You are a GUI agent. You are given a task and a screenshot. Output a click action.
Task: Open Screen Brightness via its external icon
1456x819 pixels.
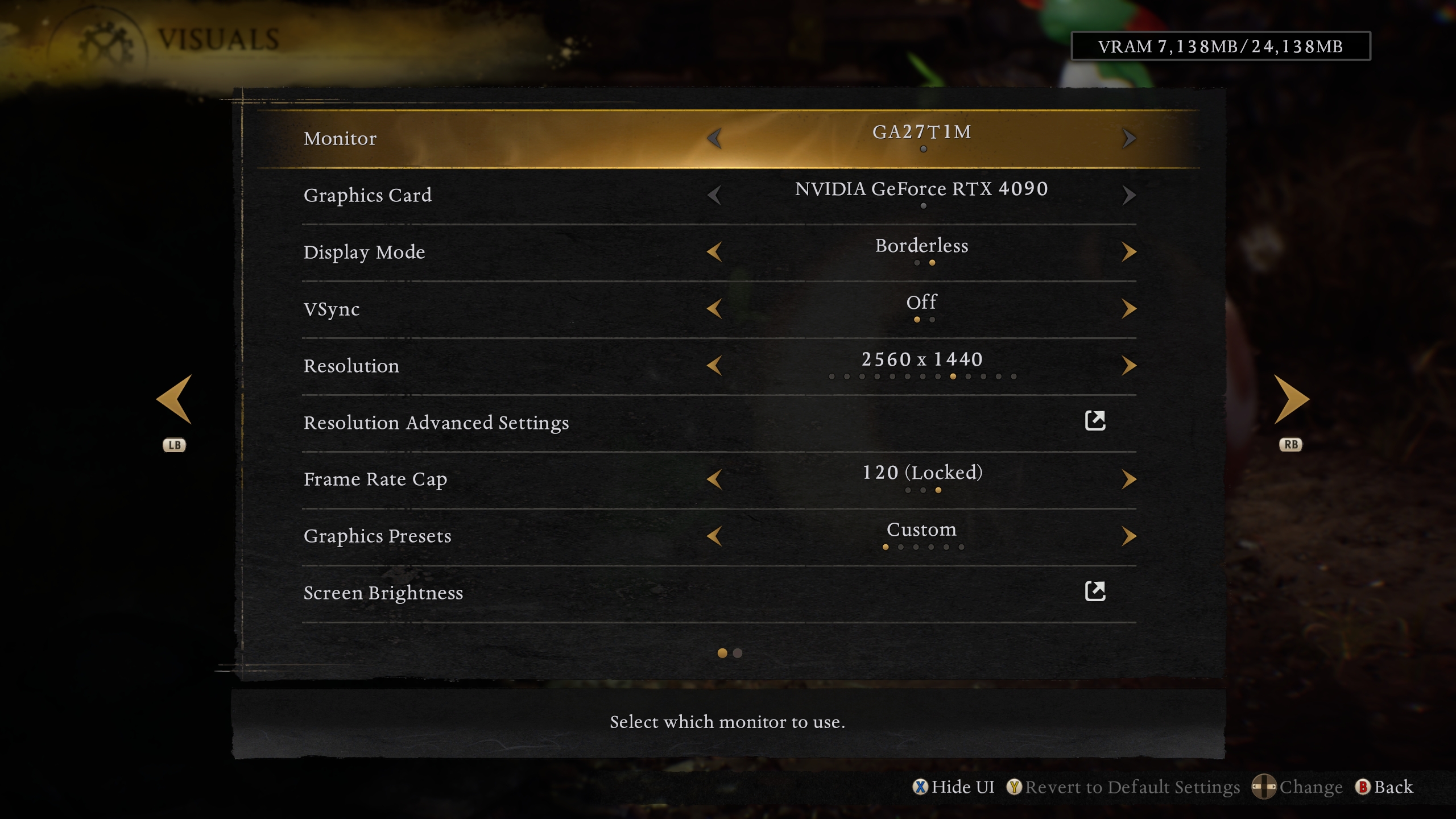pos(1094,591)
